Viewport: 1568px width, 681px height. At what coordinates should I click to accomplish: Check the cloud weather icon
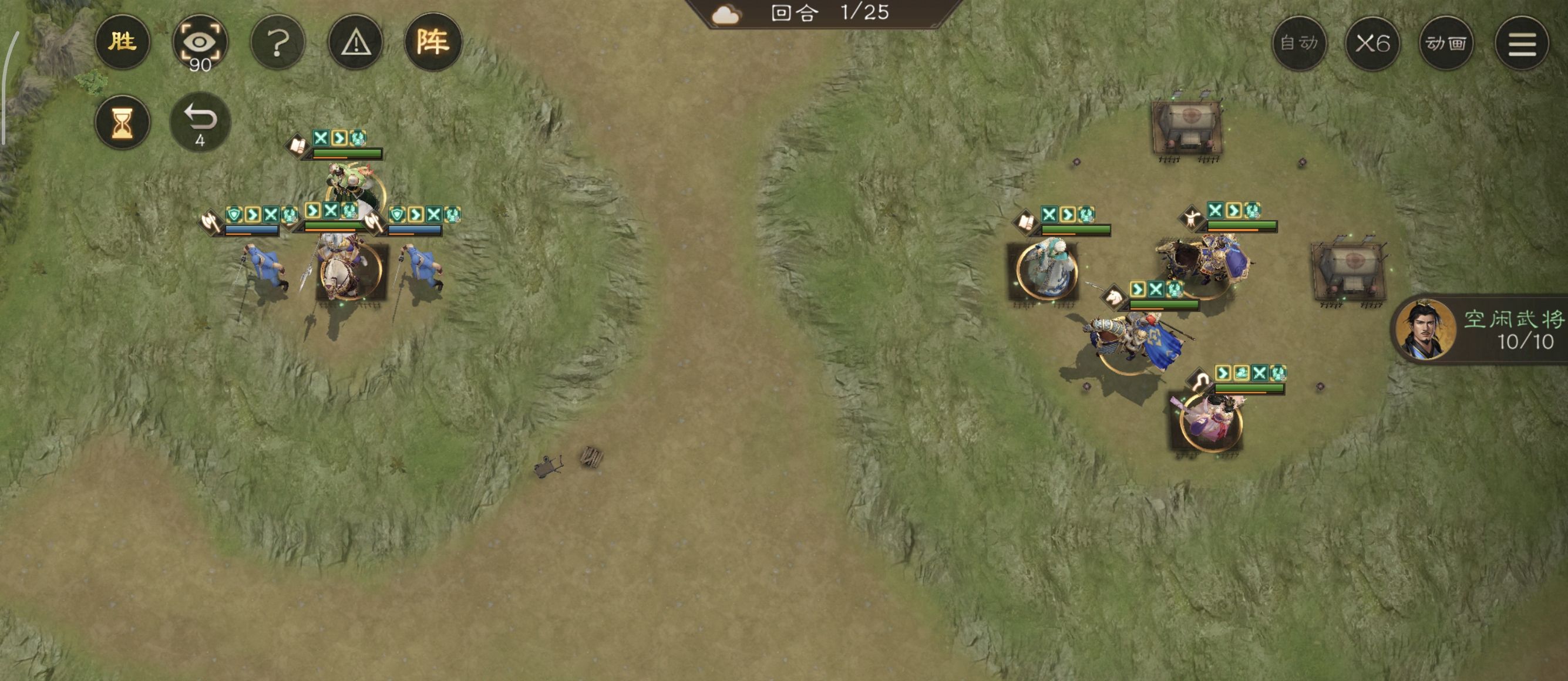[725, 14]
